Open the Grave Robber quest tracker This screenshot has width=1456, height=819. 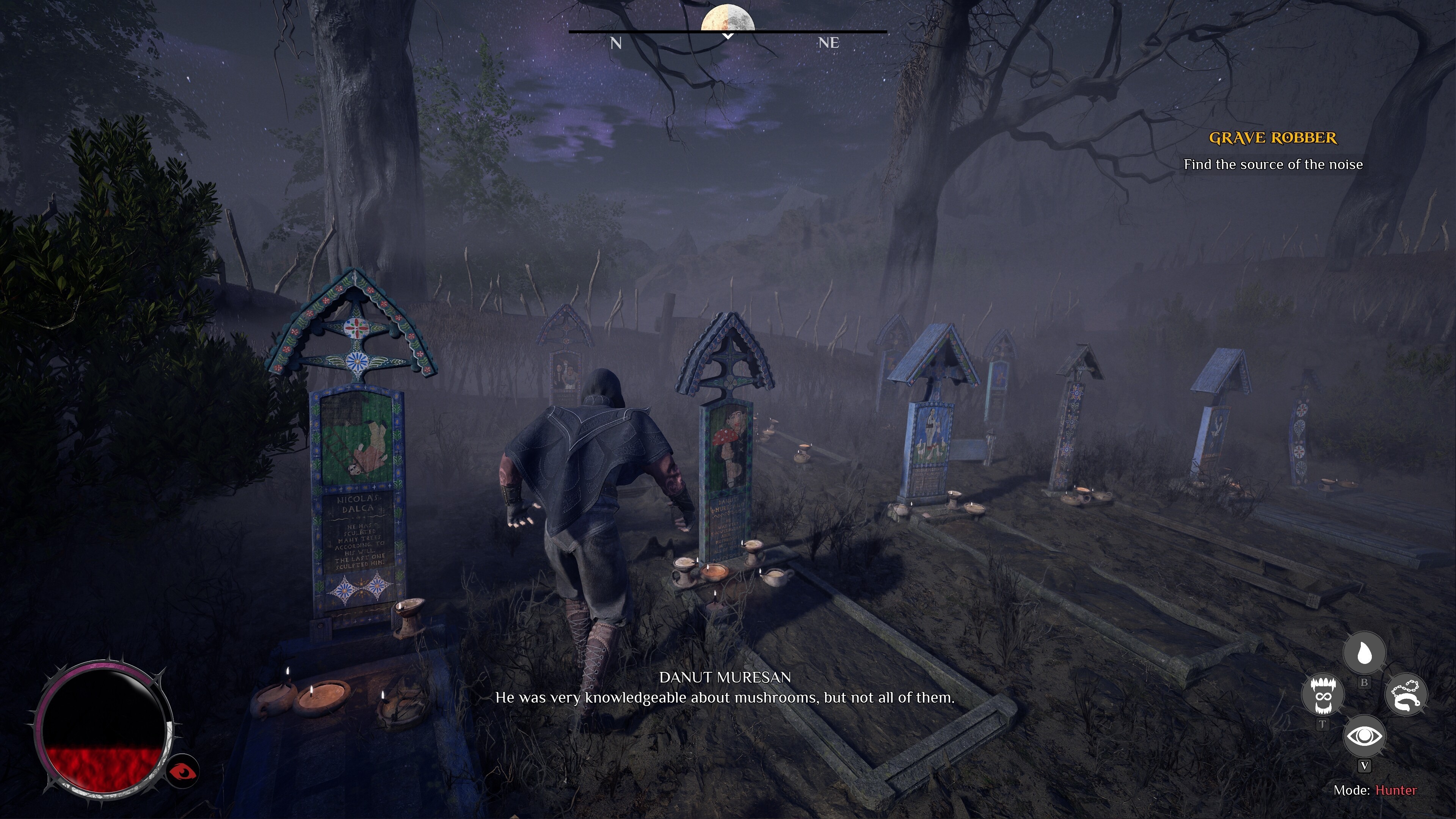(1273, 138)
